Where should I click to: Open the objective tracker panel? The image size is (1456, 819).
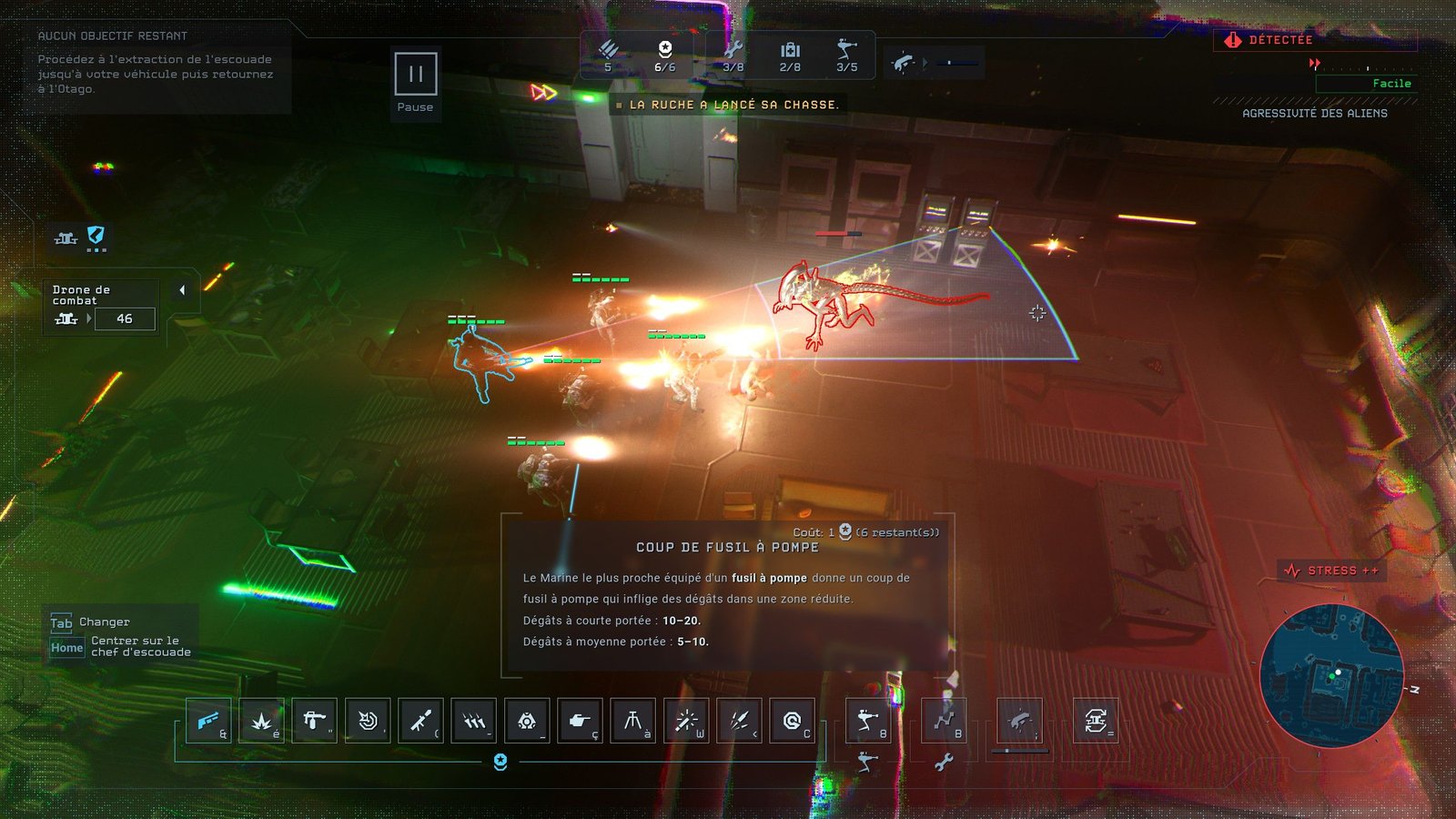click(x=155, y=62)
